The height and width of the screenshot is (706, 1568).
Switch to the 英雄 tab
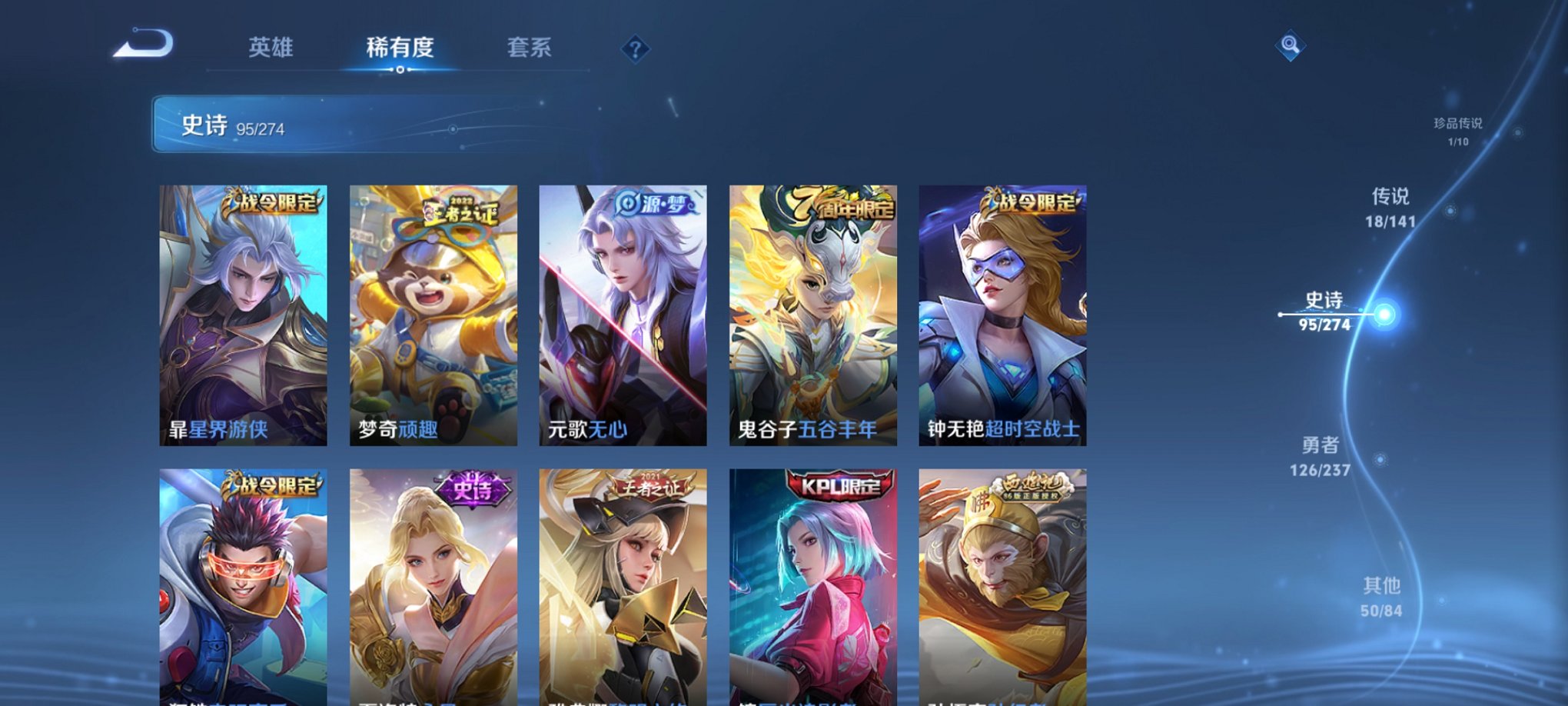click(x=272, y=48)
